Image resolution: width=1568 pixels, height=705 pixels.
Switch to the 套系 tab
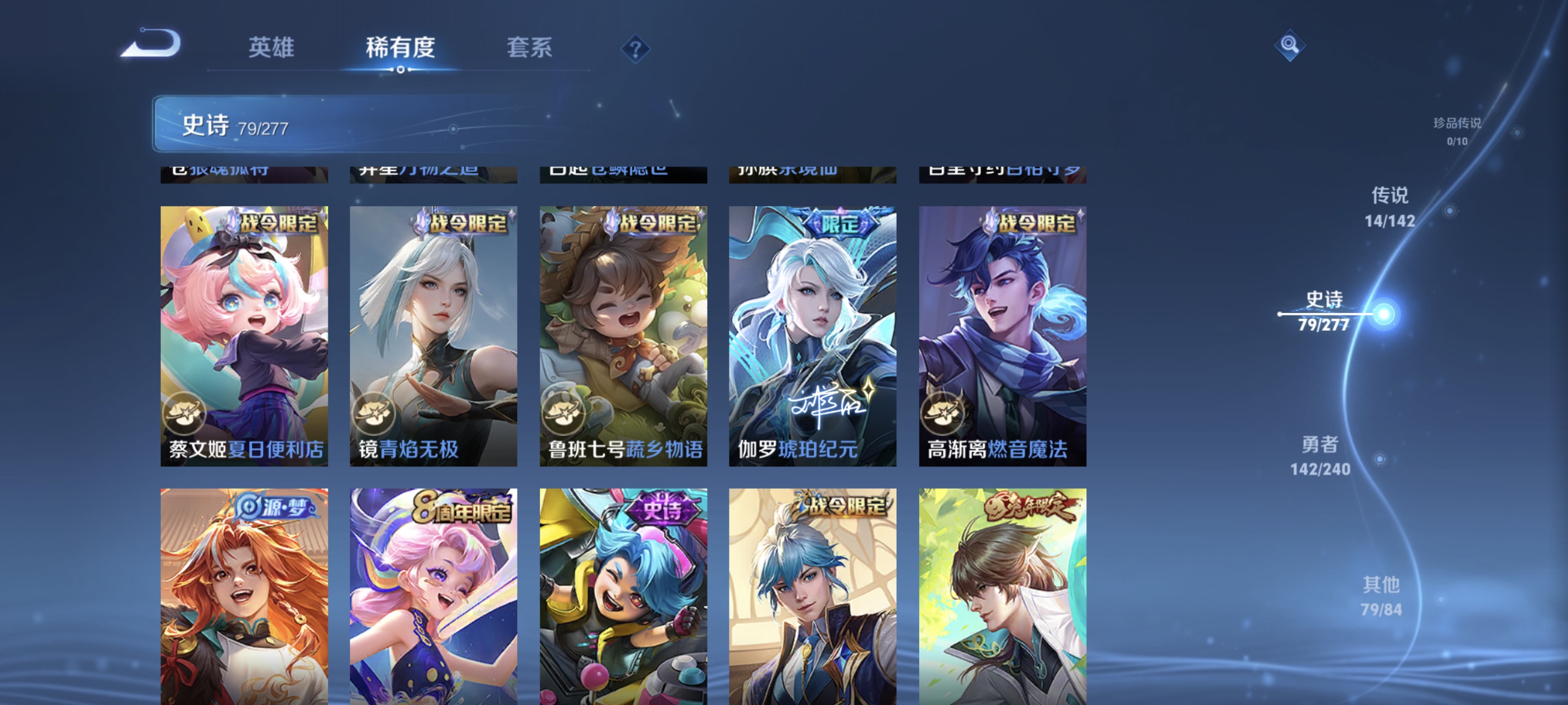(x=530, y=48)
